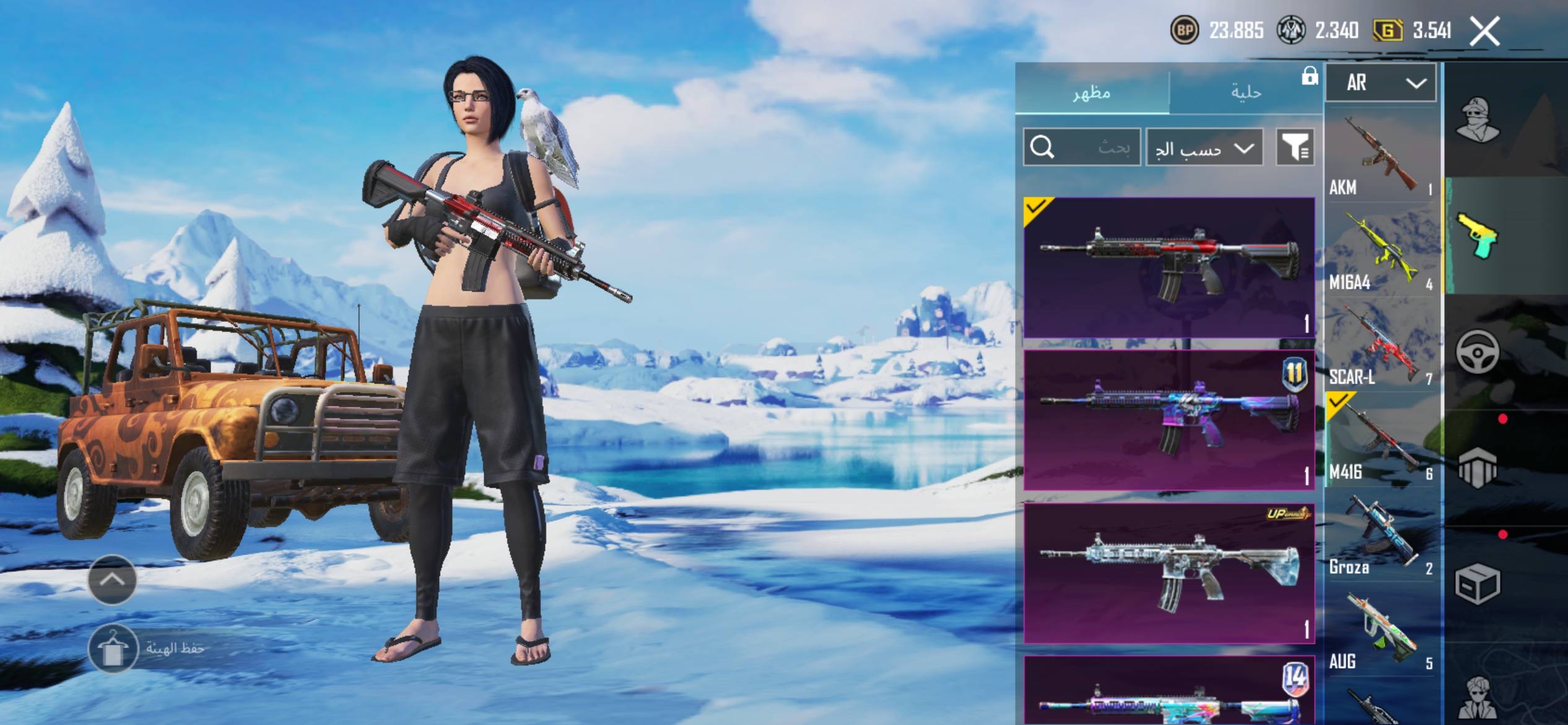Open the sort order dropdown

tap(1204, 147)
